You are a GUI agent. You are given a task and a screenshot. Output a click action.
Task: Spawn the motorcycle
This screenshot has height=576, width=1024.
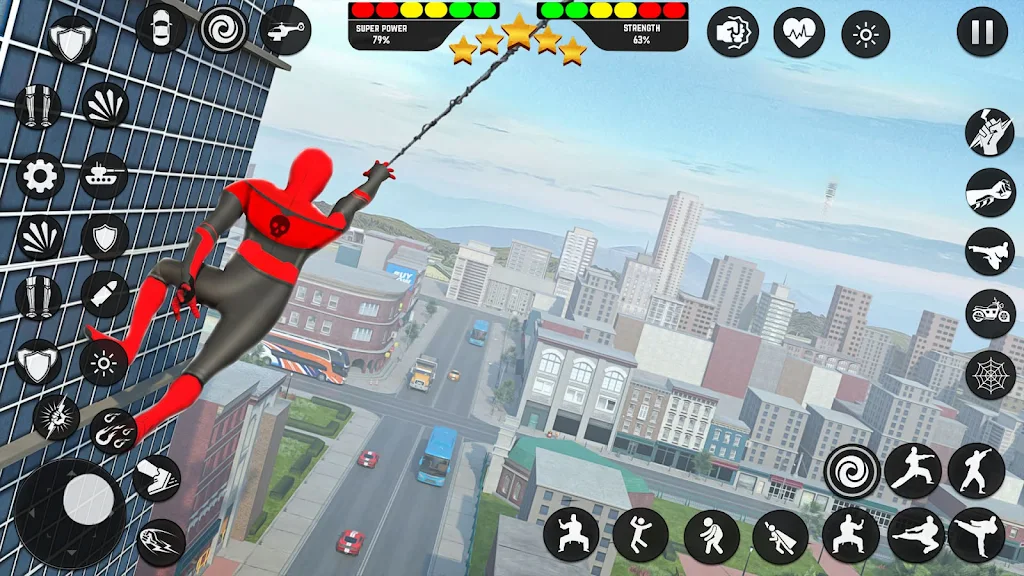click(x=990, y=314)
